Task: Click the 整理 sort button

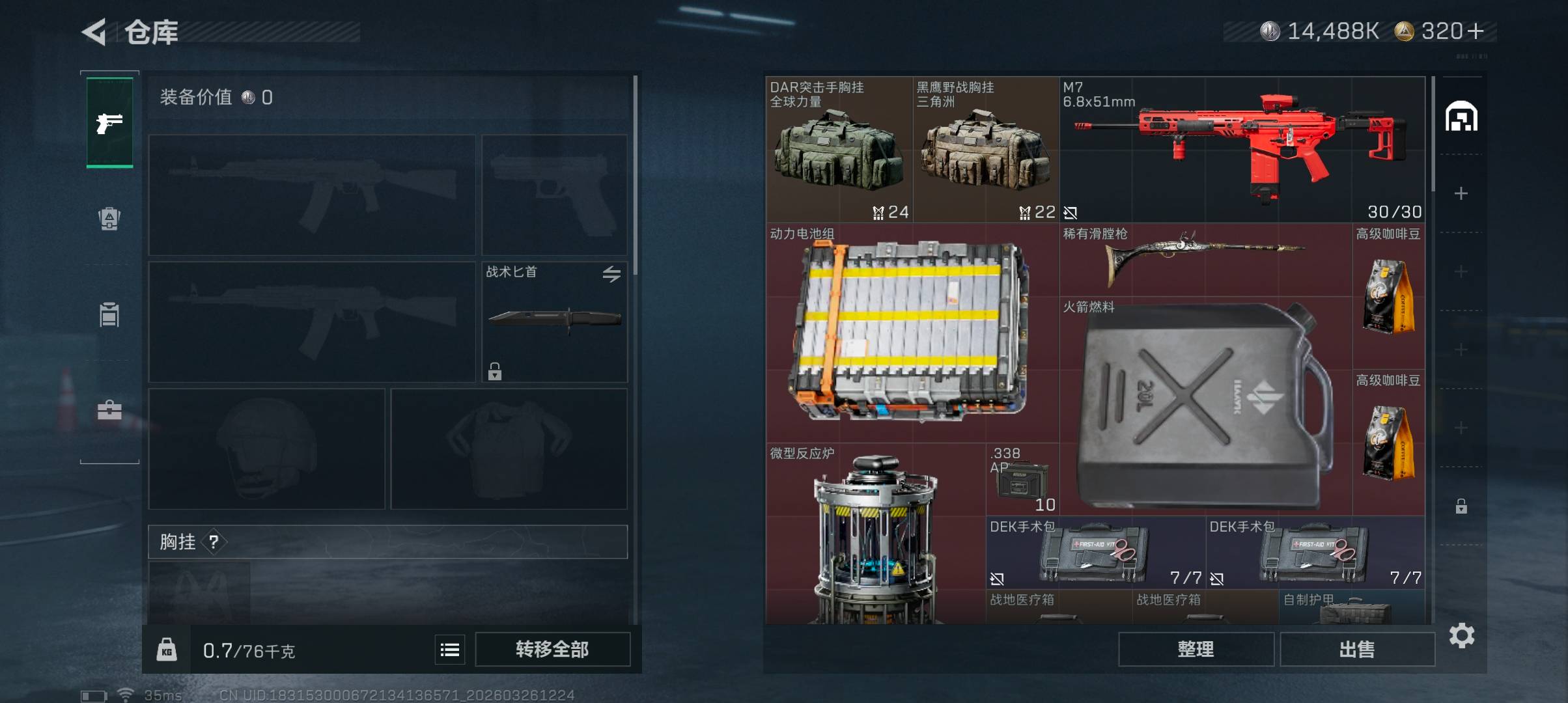Action: click(1196, 649)
